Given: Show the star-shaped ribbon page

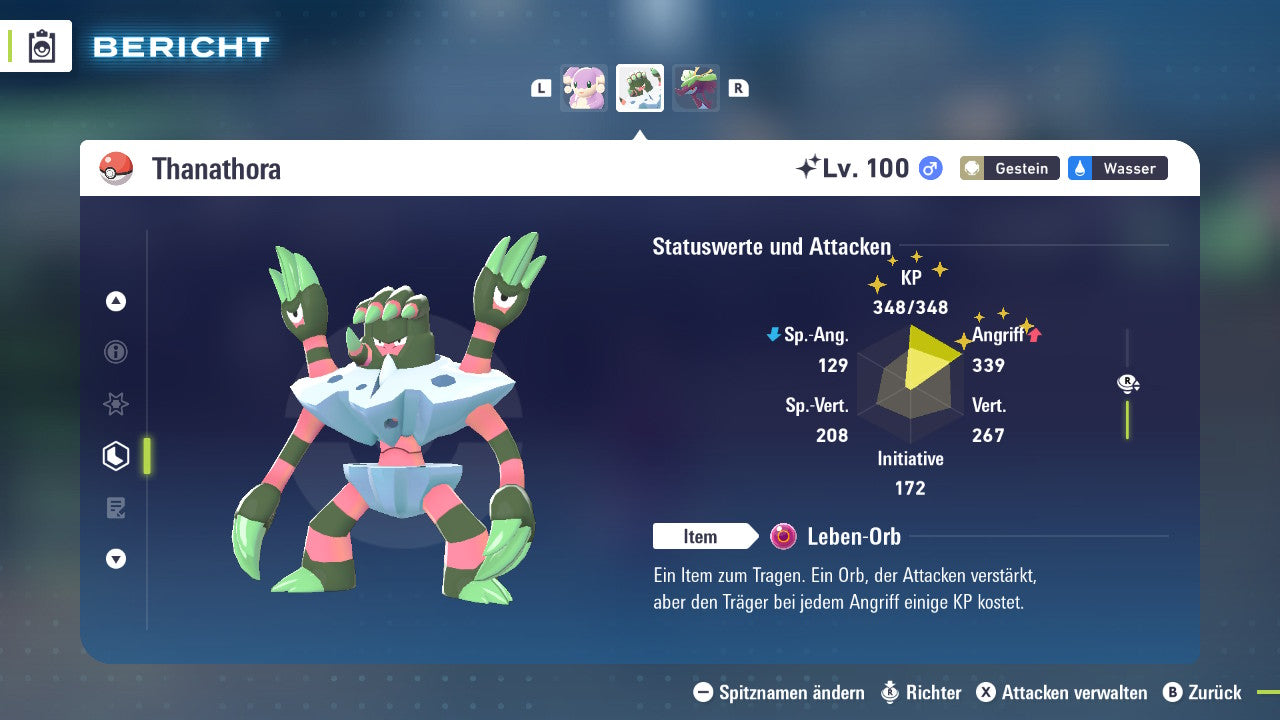Looking at the screenshot, I should pos(116,404).
